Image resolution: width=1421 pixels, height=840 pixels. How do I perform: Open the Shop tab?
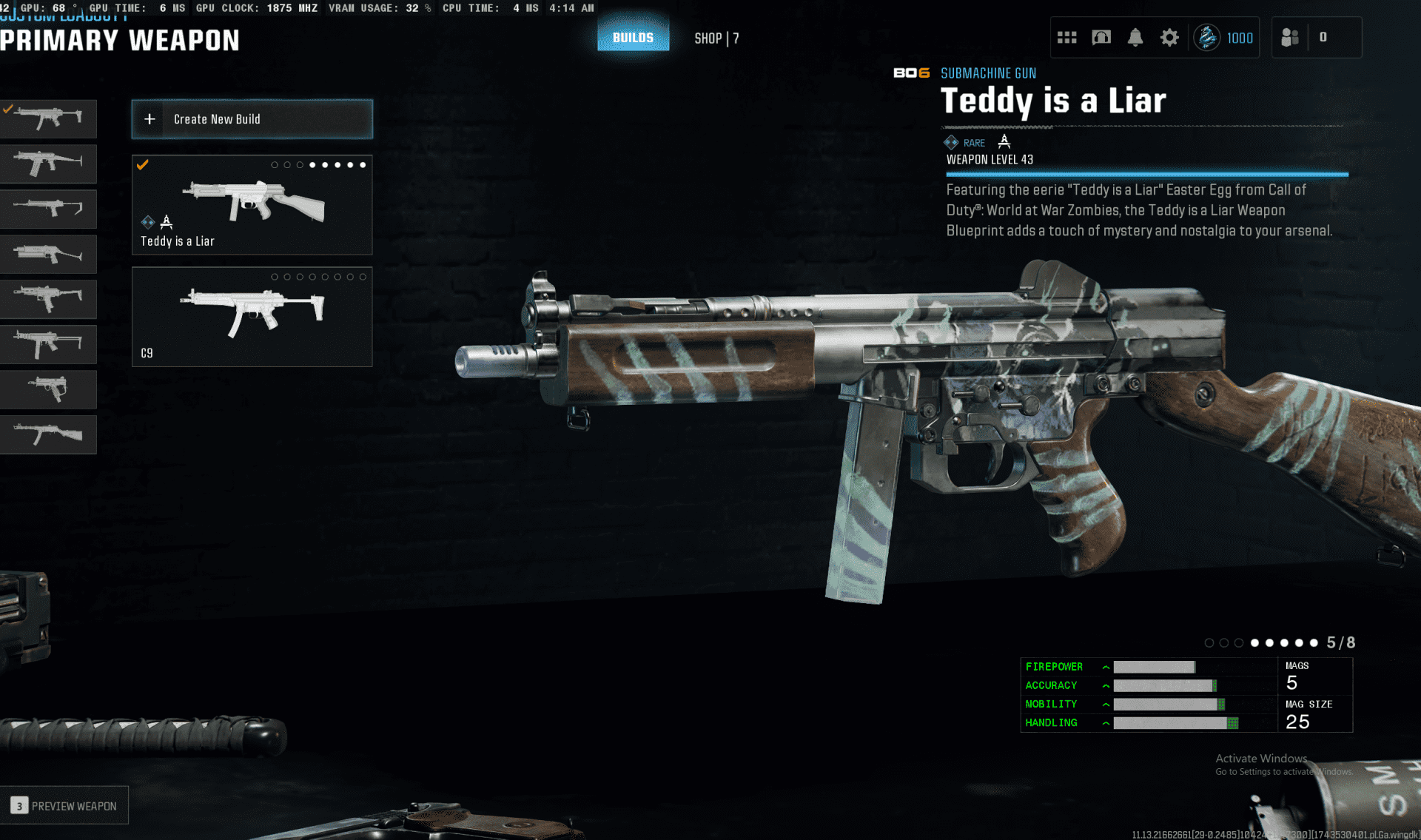click(716, 38)
